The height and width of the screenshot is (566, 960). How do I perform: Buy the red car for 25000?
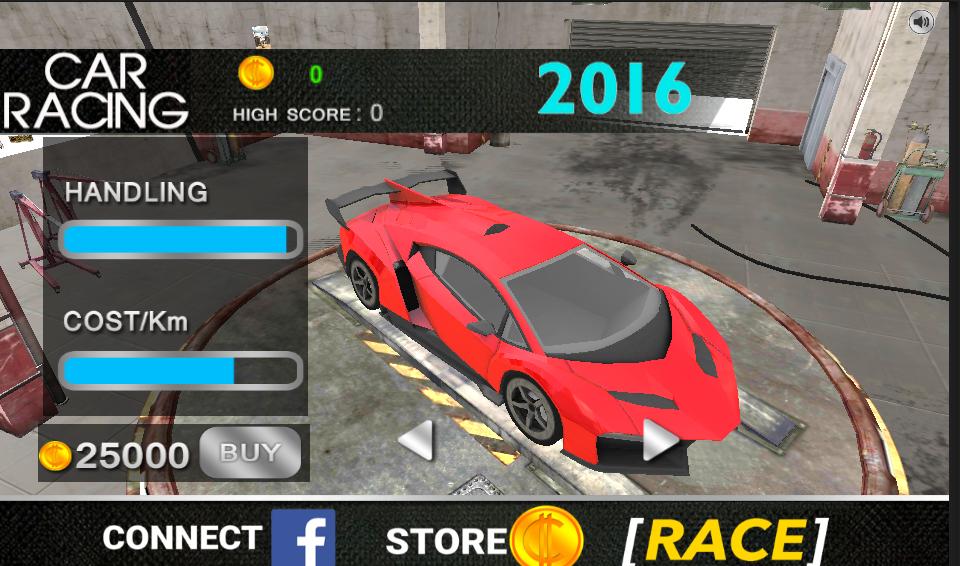[x=250, y=453]
